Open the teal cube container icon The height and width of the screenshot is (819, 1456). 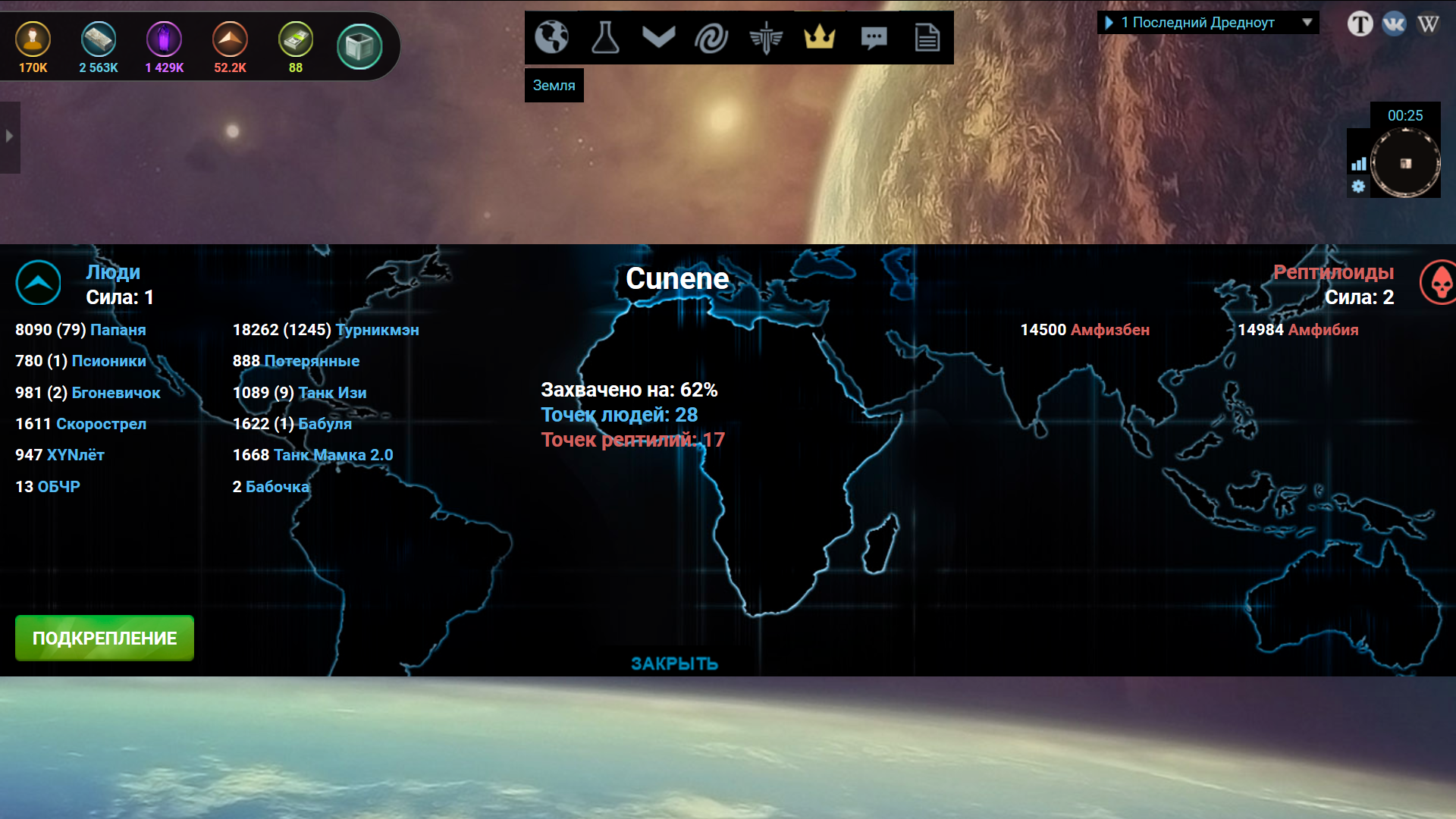click(x=359, y=46)
